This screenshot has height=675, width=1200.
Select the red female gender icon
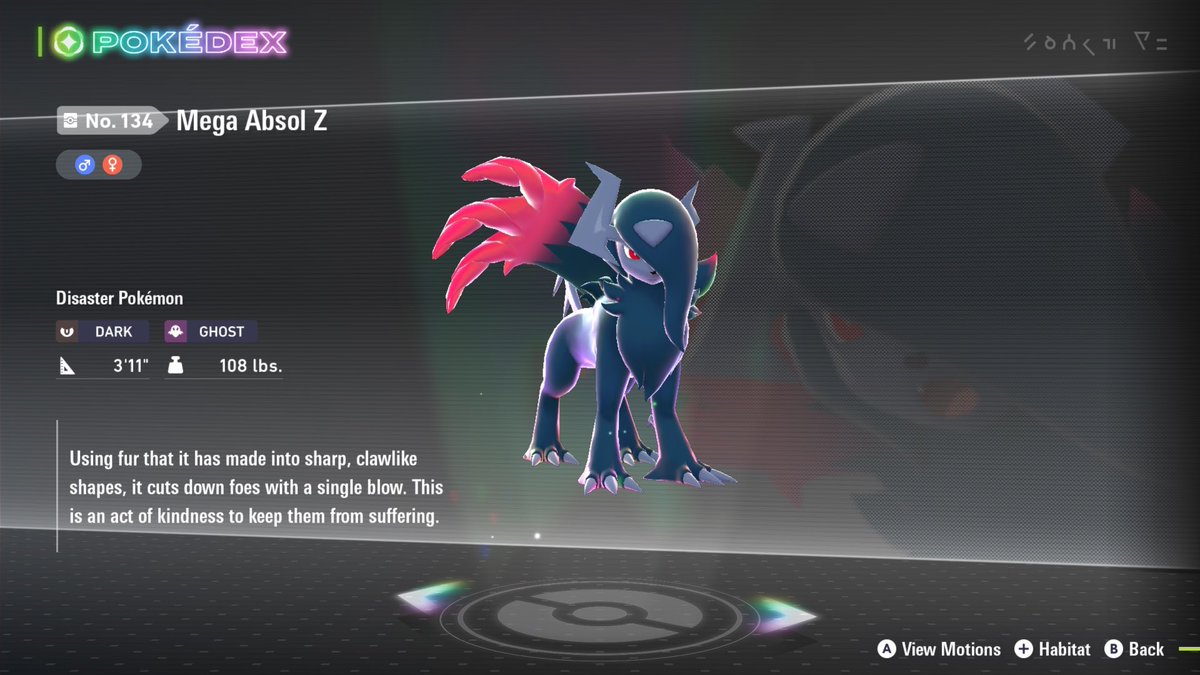point(112,164)
